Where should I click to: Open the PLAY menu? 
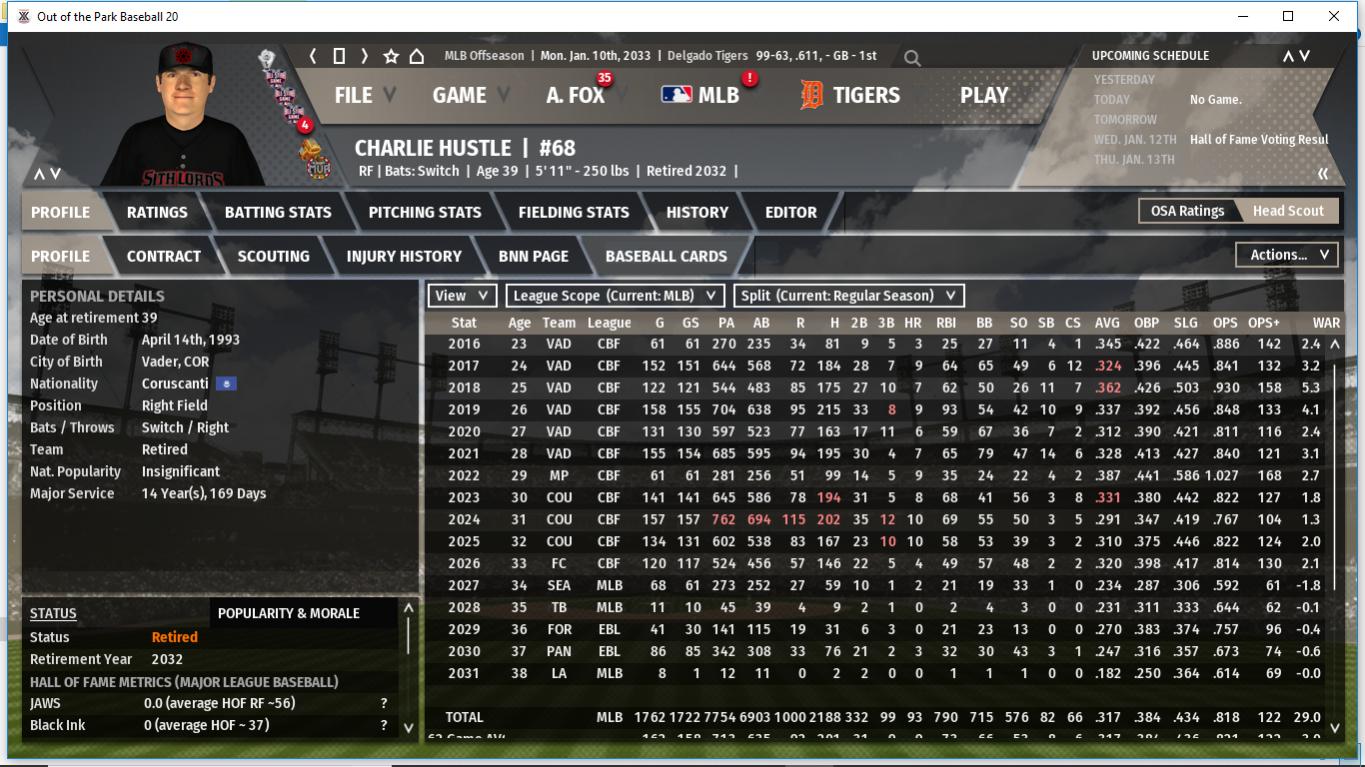[x=984, y=95]
